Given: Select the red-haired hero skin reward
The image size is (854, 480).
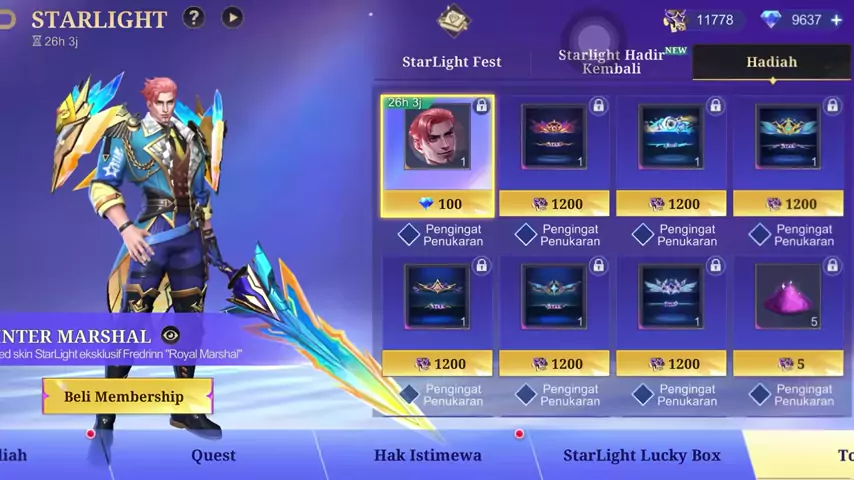Looking at the screenshot, I should pyautogui.click(x=437, y=137).
